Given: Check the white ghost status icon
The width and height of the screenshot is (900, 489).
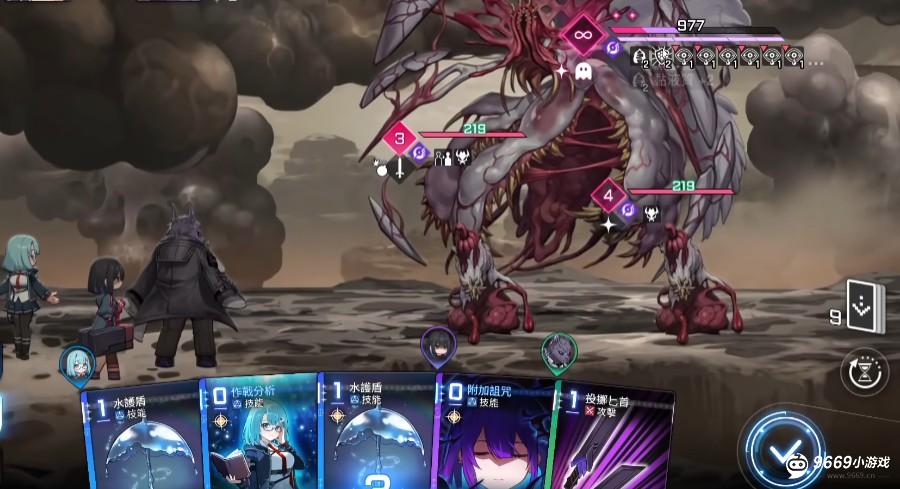Looking at the screenshot, I should 583,72.
